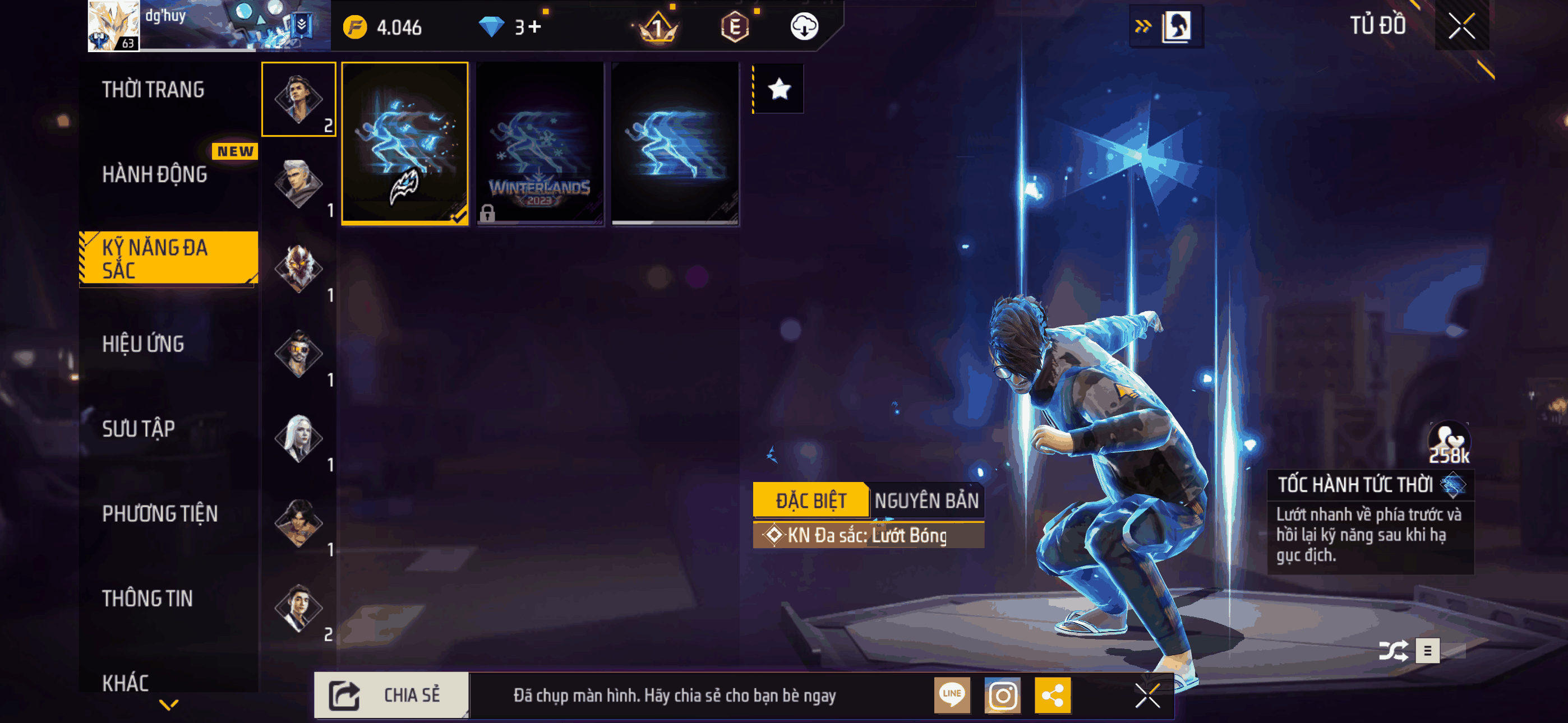Screen dimensions: 1568x723
Task: Close the screenshot share banner
Action: click(1147, 695)
